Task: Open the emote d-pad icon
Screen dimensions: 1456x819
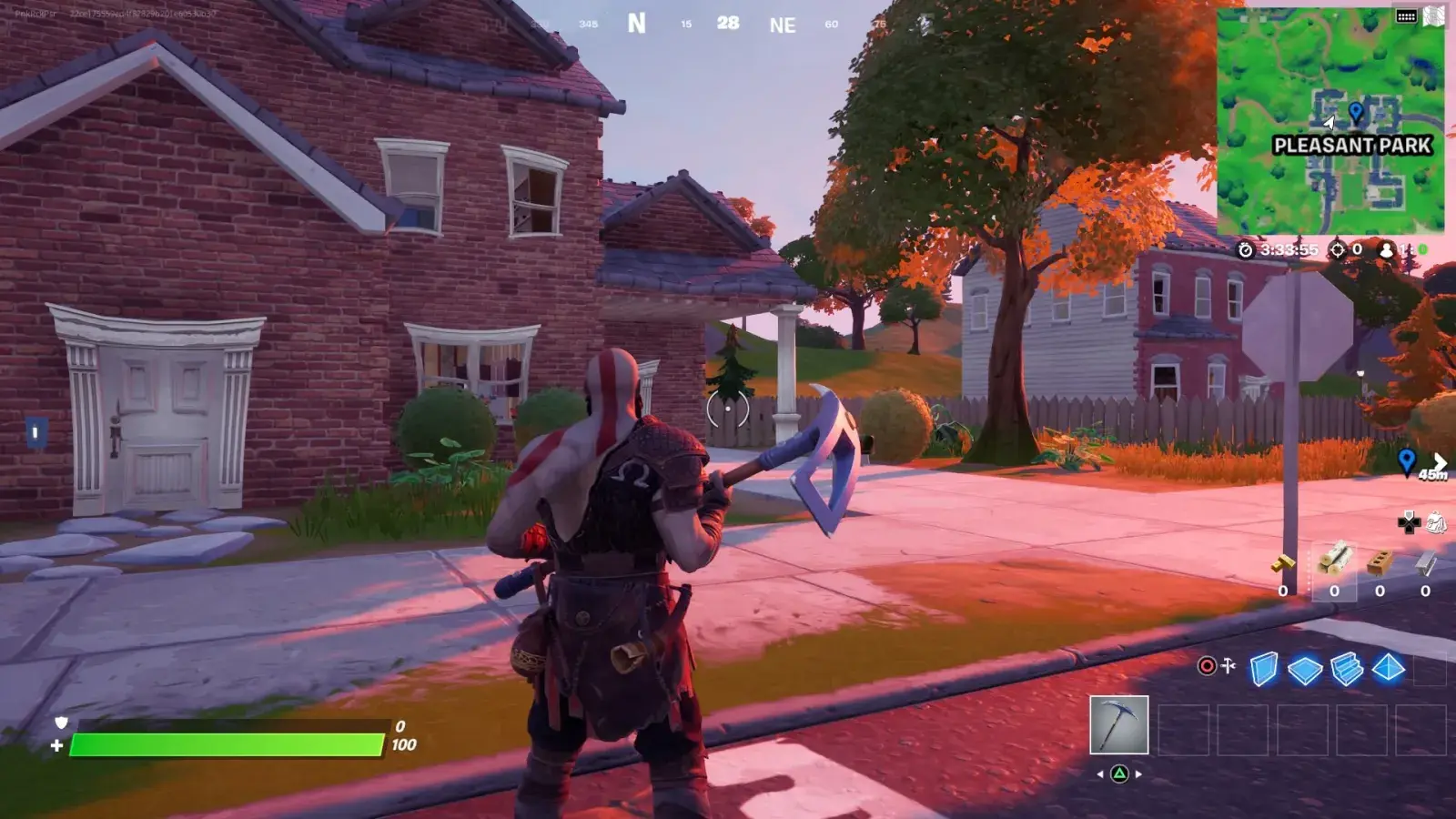Action: tap(1409, 523)
